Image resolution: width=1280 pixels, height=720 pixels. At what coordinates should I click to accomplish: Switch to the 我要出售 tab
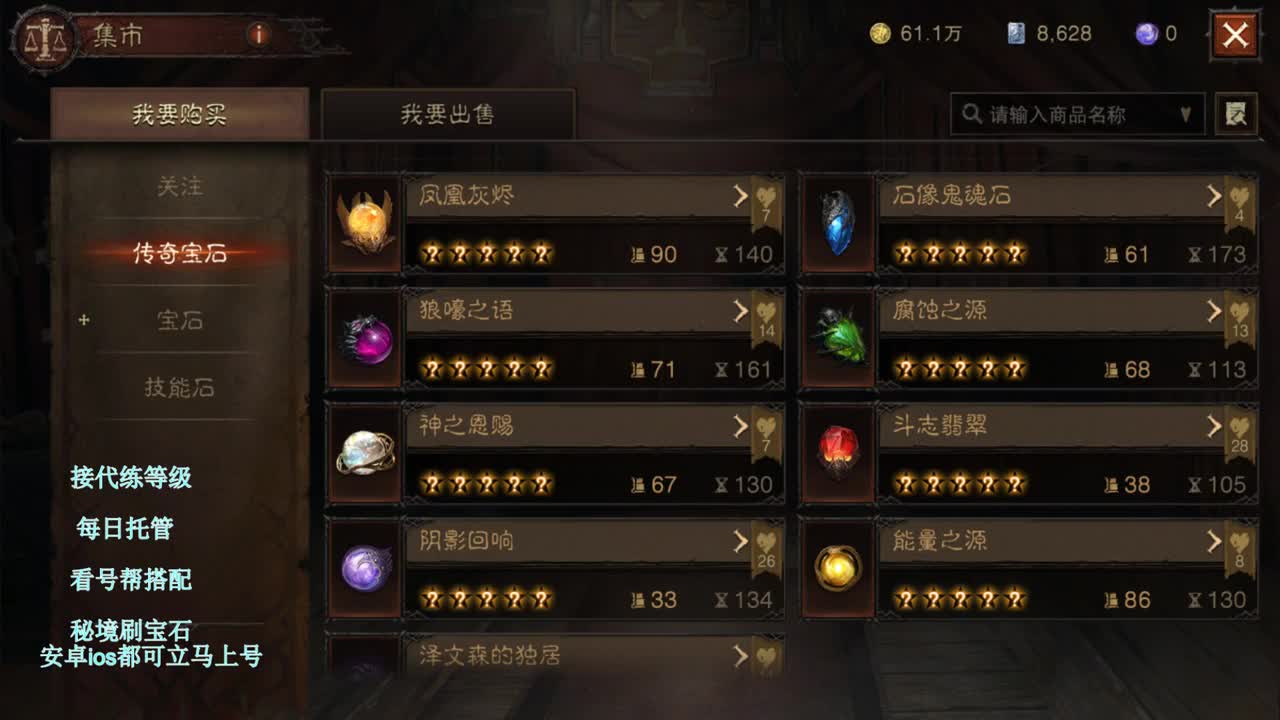447,114
